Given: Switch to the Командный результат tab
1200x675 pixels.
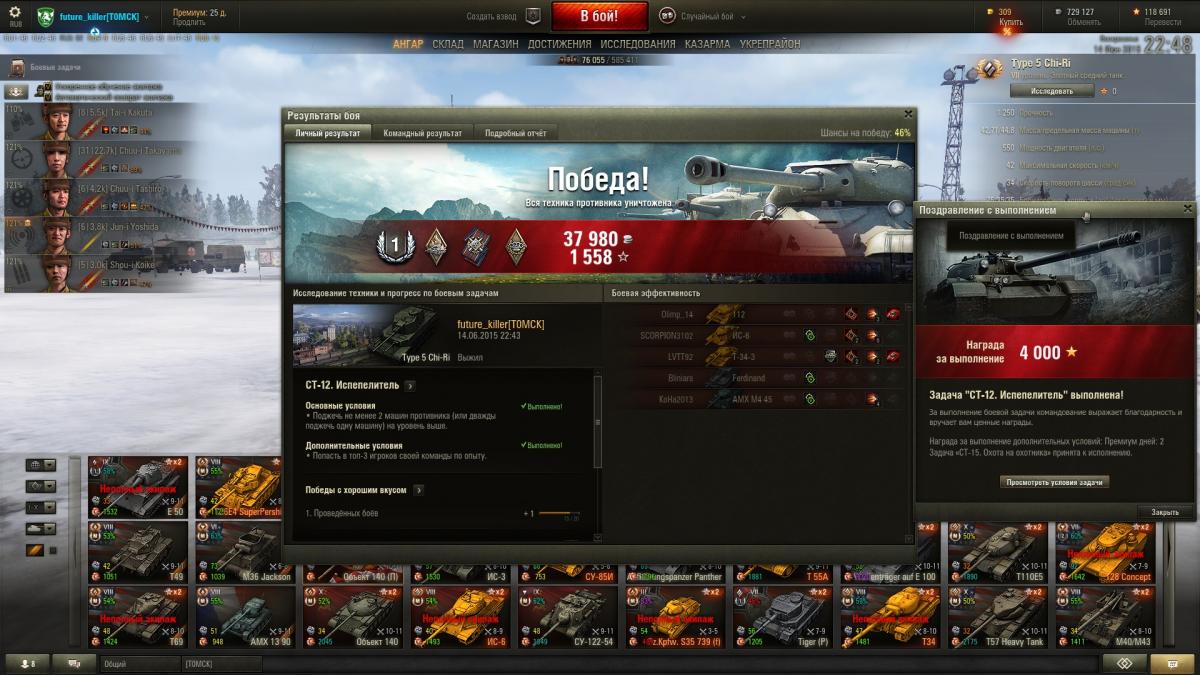Looking at the screenshot, I should pos(422,133).
